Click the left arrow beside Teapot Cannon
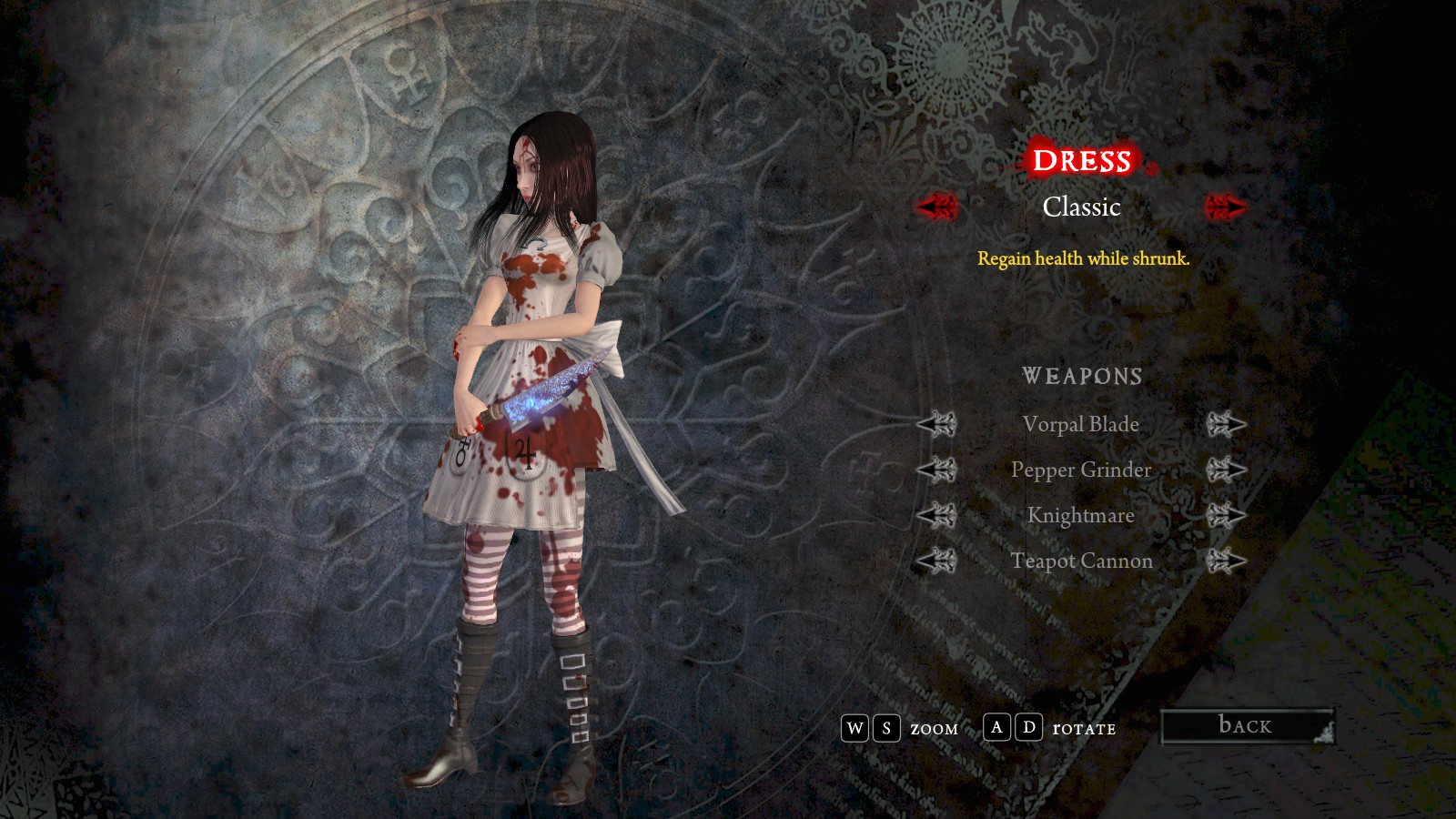Image resolution: width=1456 pixels, height=819 pixels. coord(936,561)
